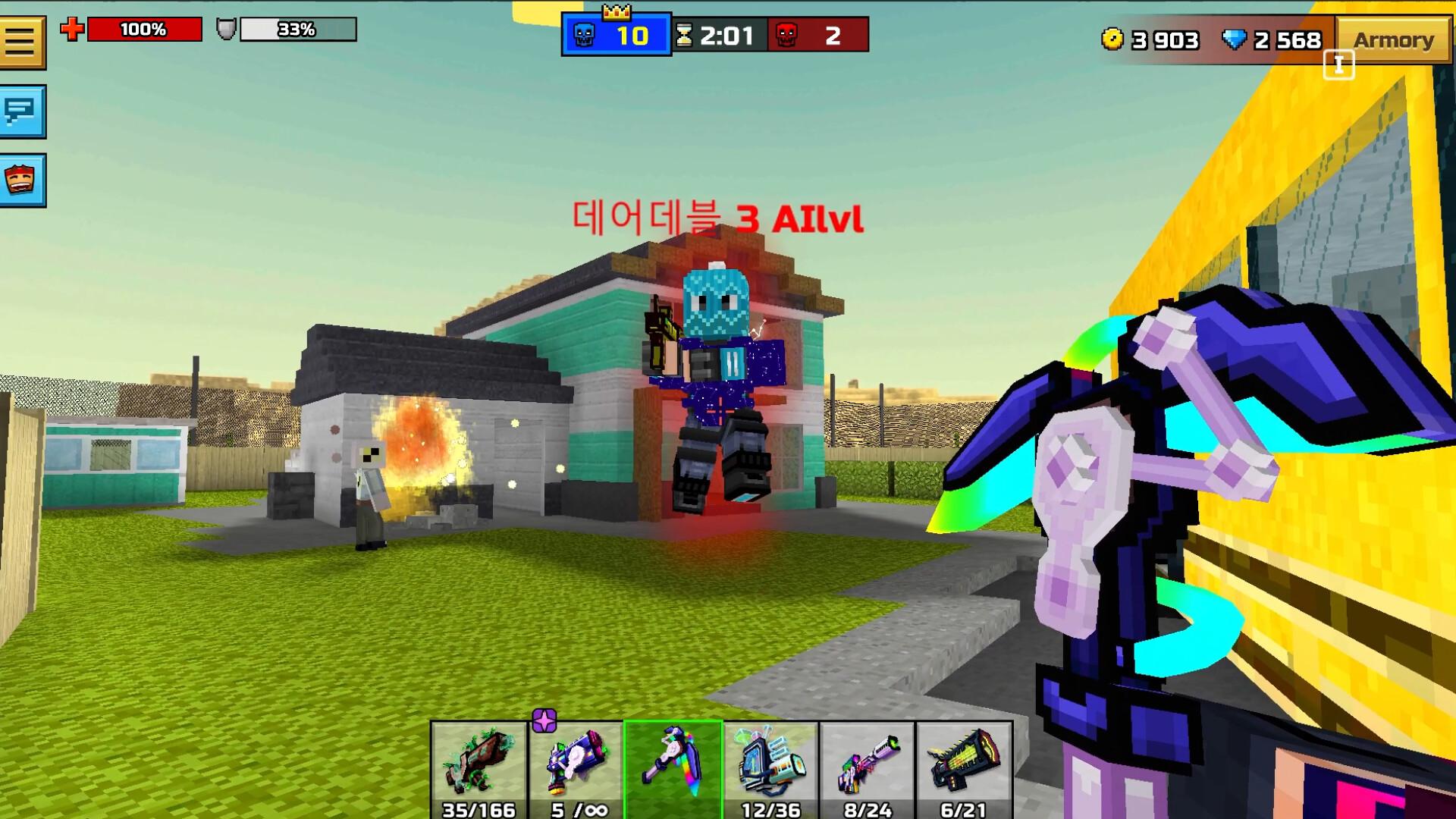Open the Armory
The height and width of the screenshot is (819, 1456).
[1395, 39]
